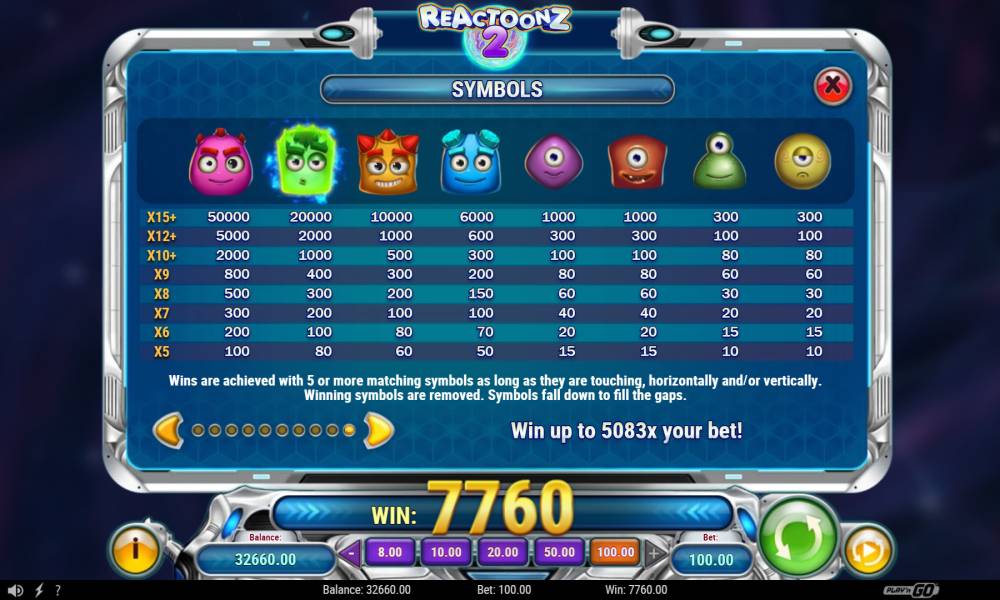Open the question mark help
The height and width of the screenshot is (600, 1000).
(57, 591)
